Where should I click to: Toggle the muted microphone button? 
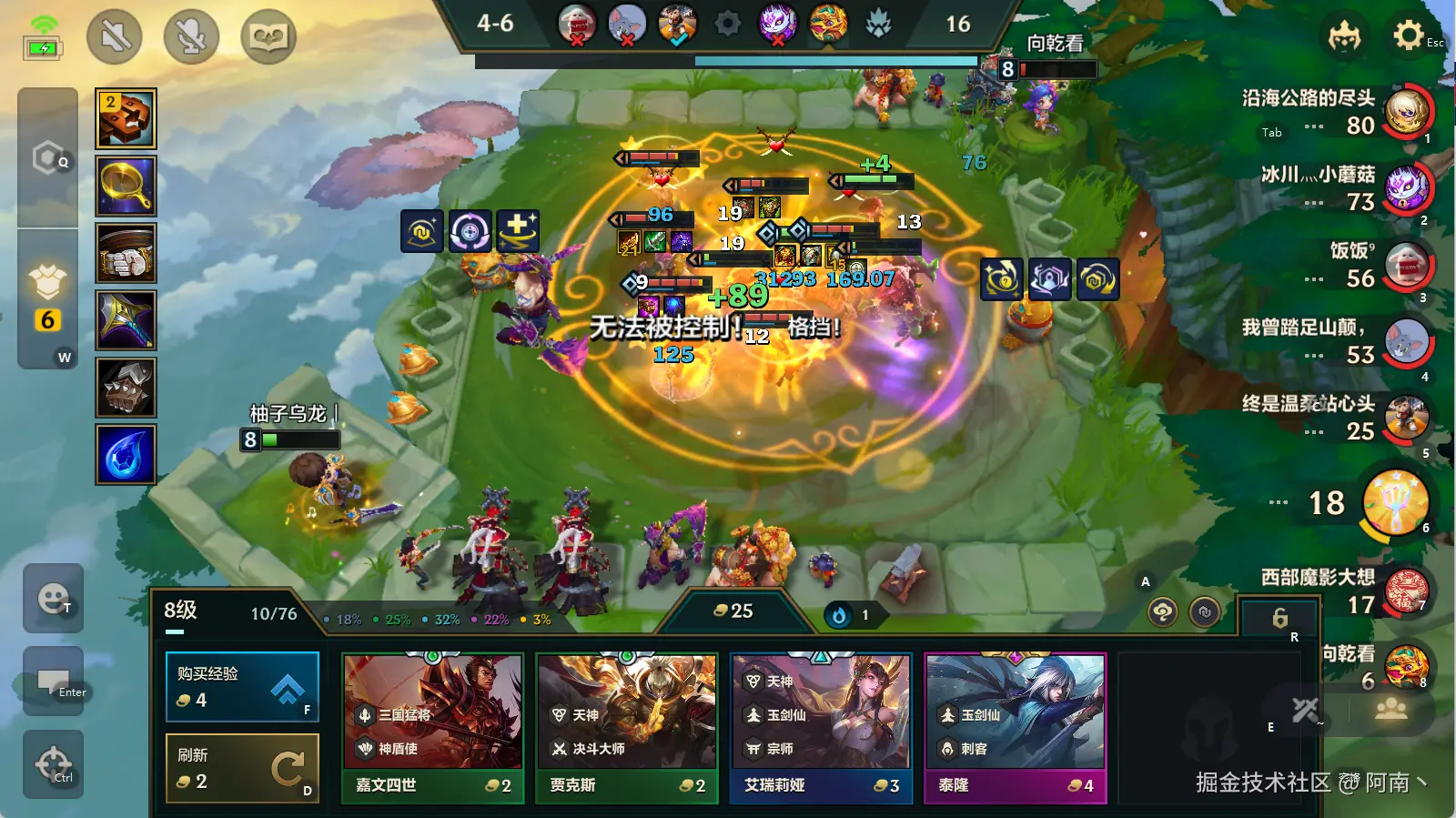[191, 36]
